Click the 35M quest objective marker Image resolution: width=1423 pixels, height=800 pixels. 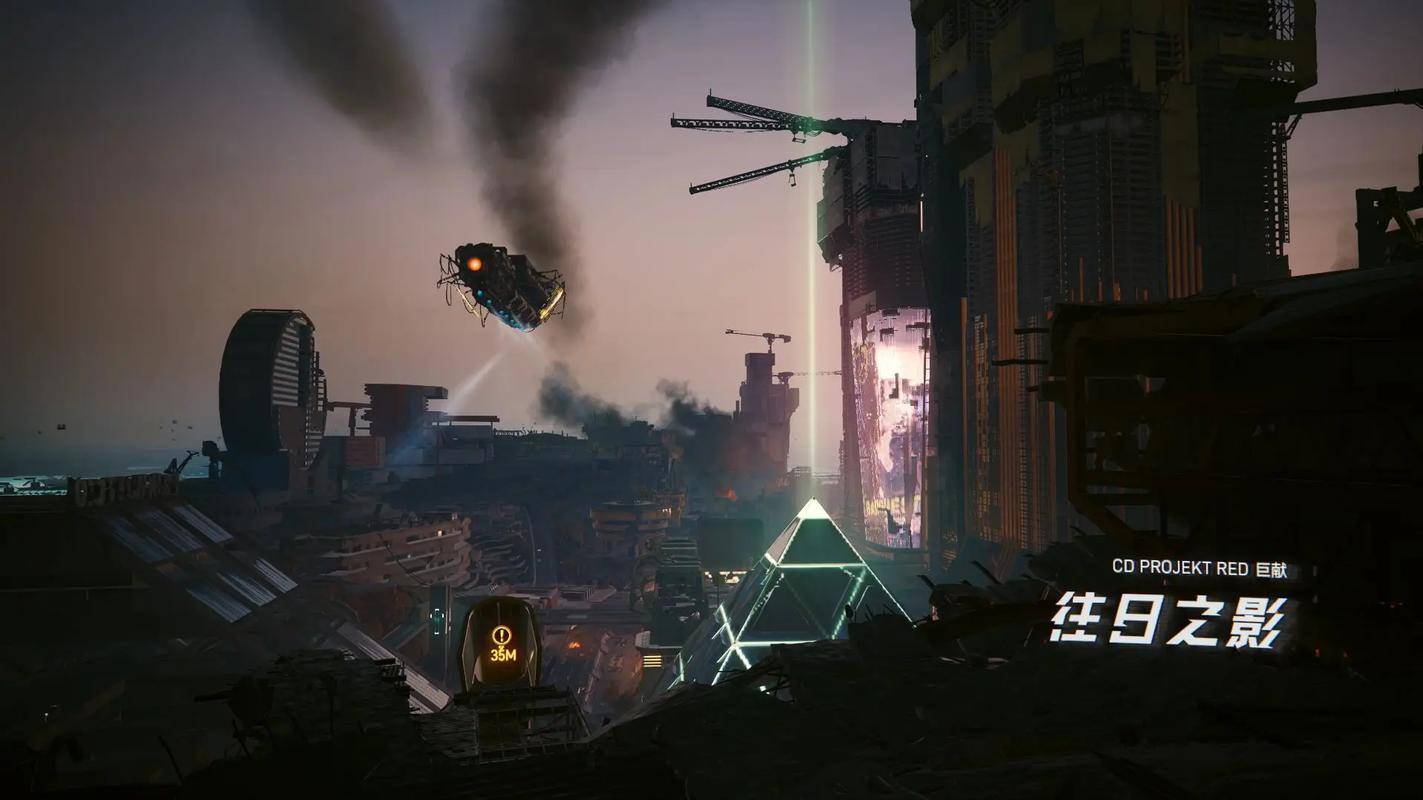pos(501,643)
